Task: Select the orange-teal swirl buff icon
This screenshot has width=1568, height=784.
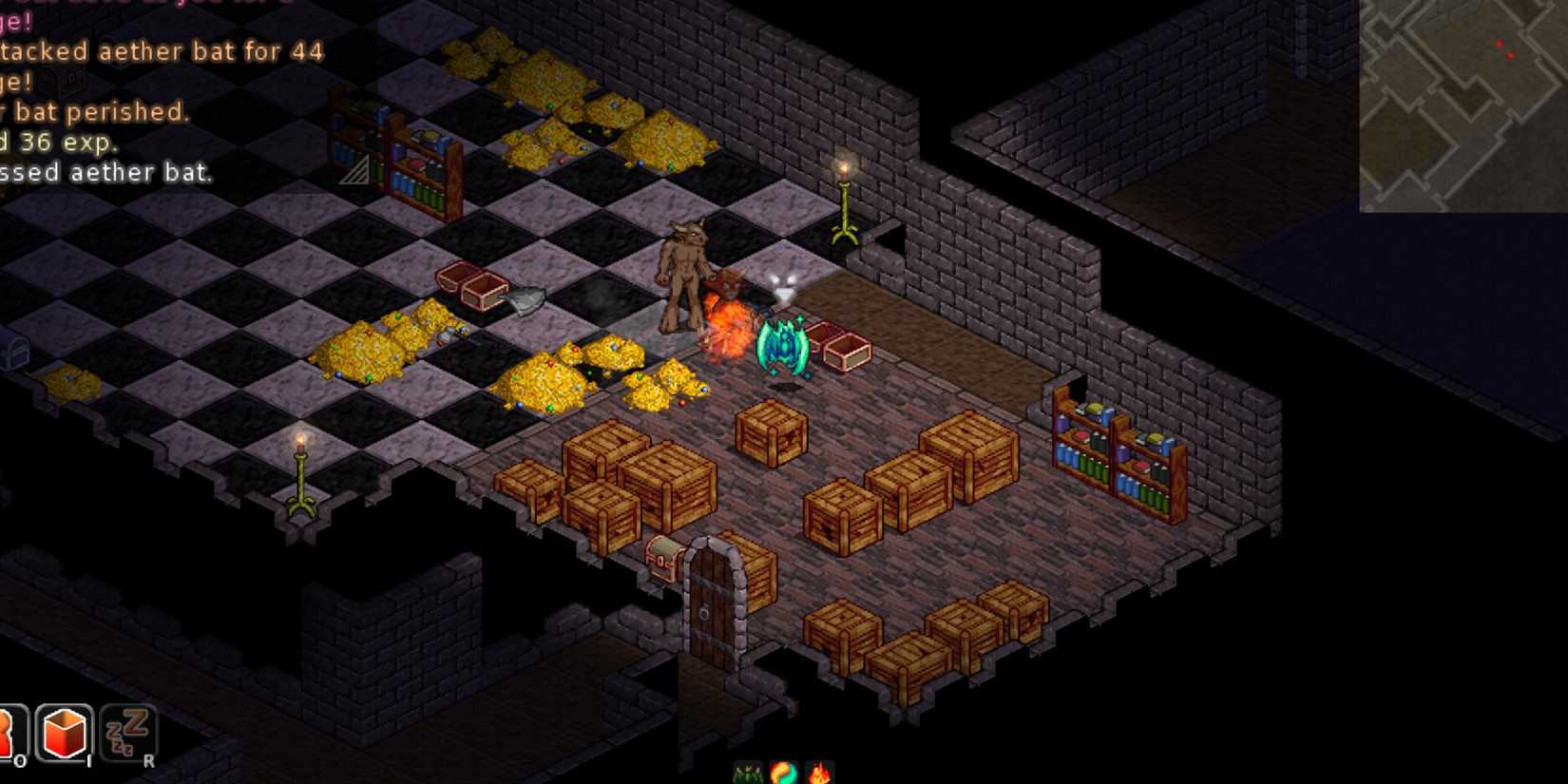Action: point(784,772)
